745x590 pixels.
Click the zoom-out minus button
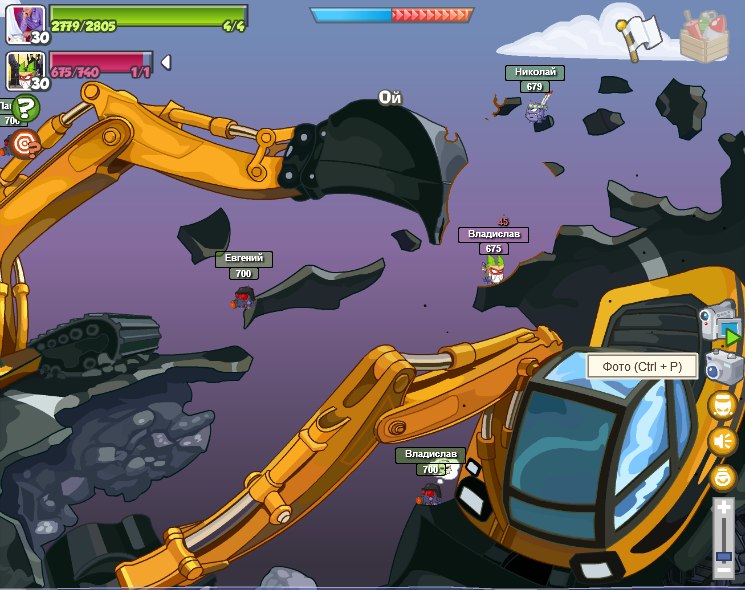point(724,569)
